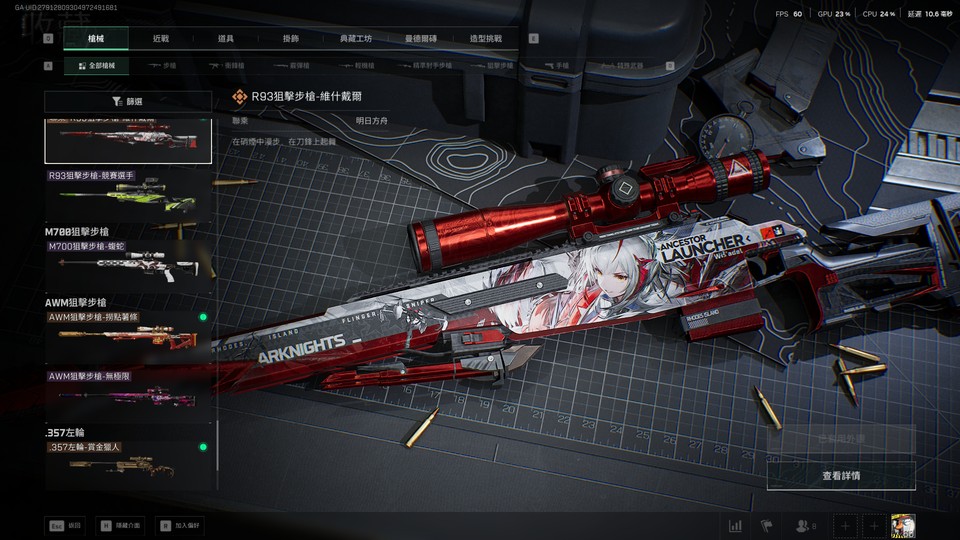Go to the 典藏工坊 workshop tab
960x540 pixels.
coord(356,39)
